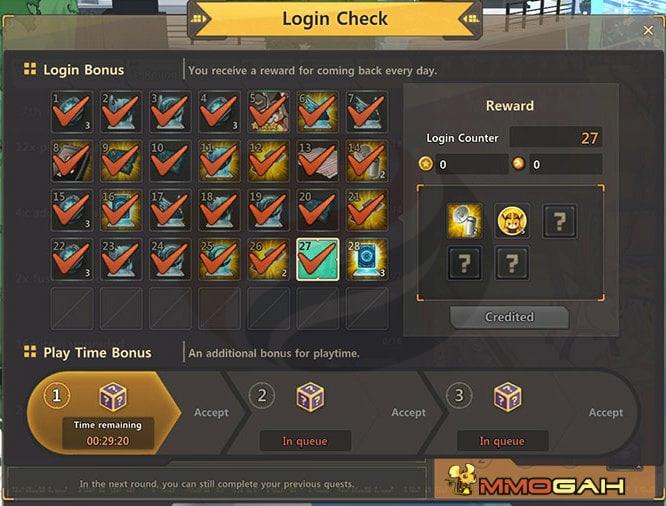Choose the day 1 login reward
This screenshot has height=506, width=666.
point(72,112)
